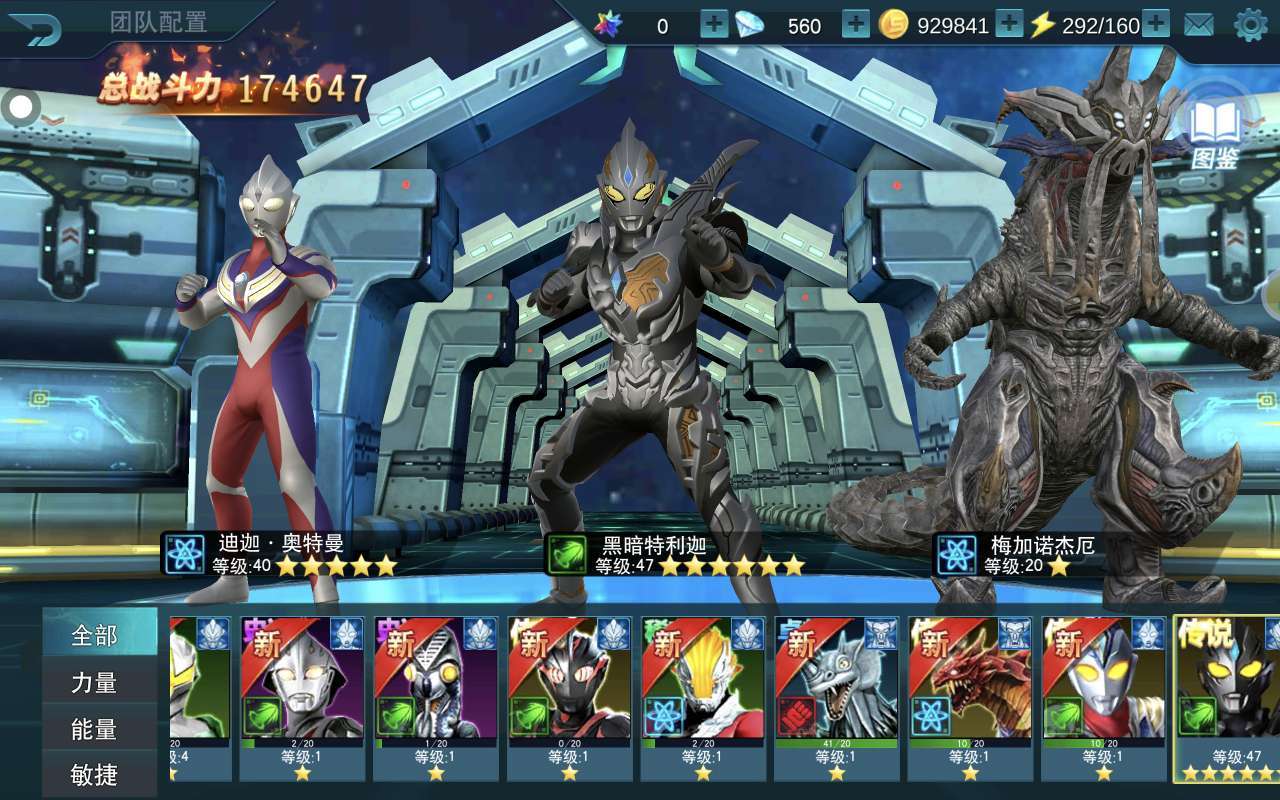This screenshot has height=800, width=1280.
Task: Switch to the 力量 filter tab
Action: tap(95, 683)
